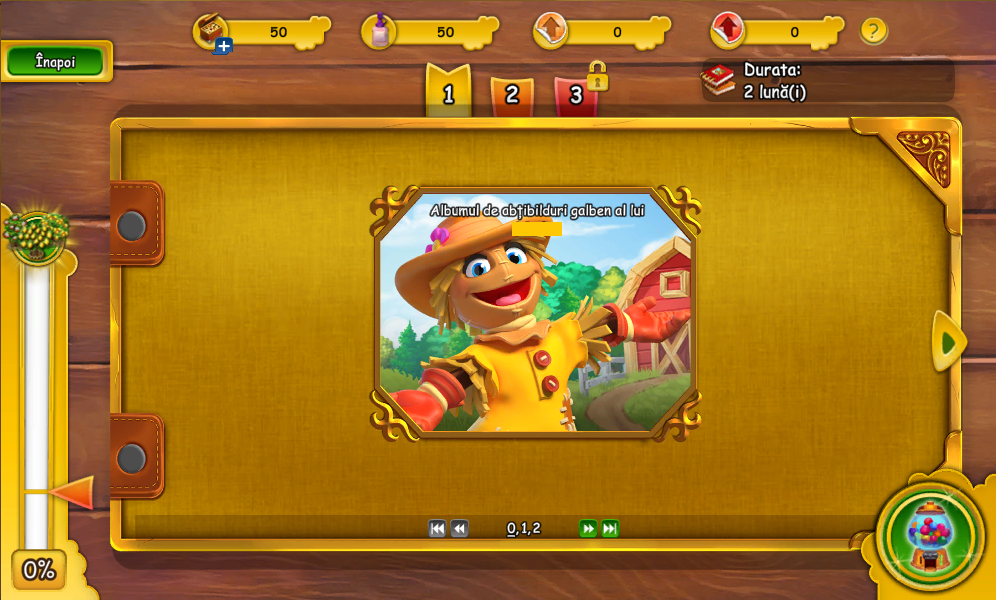Click the flower basket reward icon
Screen dimensions: 996x600
37,233
